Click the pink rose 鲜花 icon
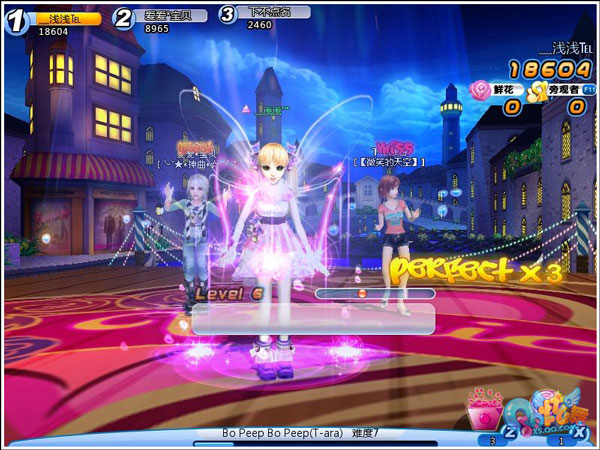Screen dimensions: 600x450 click(479, 90)
